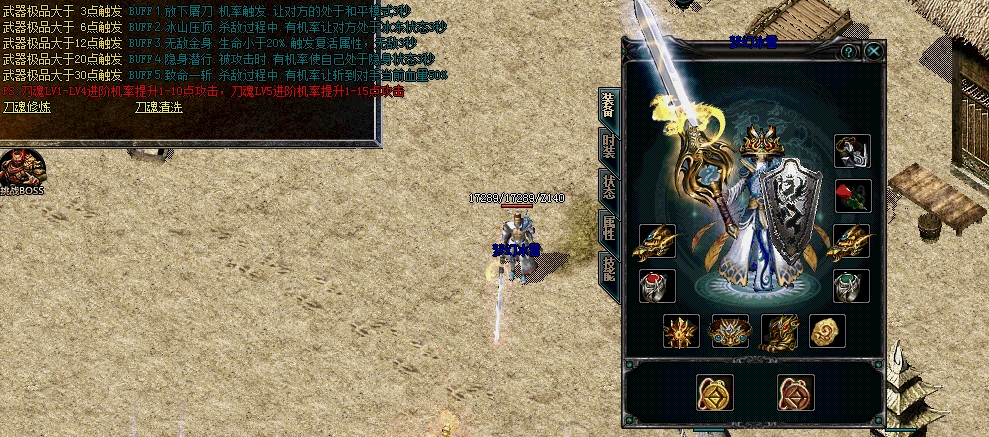Switch to the 时装 fashion tab
The width and height of the screenshot is (989, 437).
coord(607,146)
